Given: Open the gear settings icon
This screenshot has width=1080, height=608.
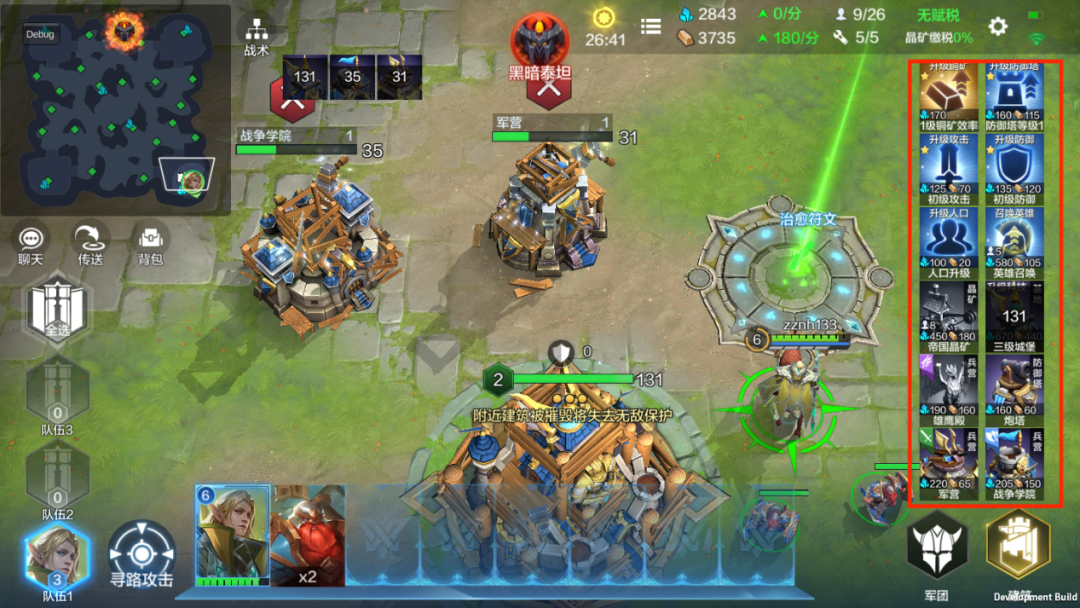Looking at the screenshot, I should click(x=997, y=27).
